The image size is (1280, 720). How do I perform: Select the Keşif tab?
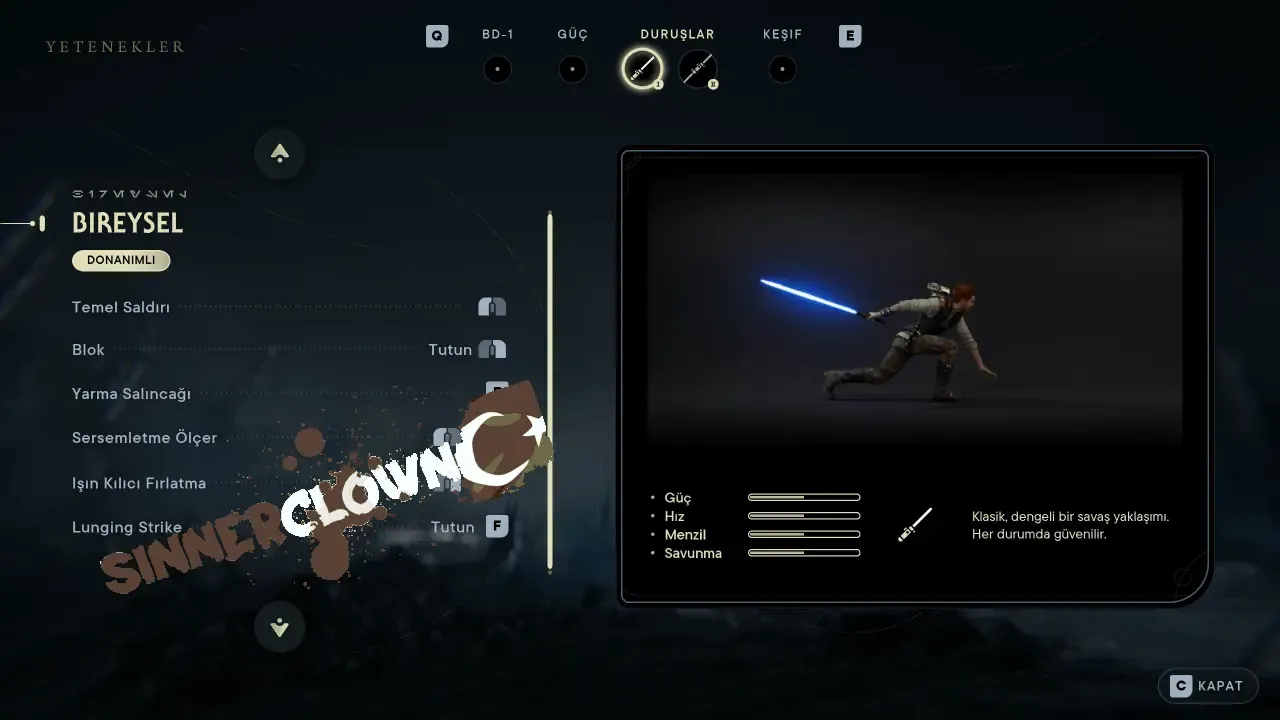pos(782,69)
